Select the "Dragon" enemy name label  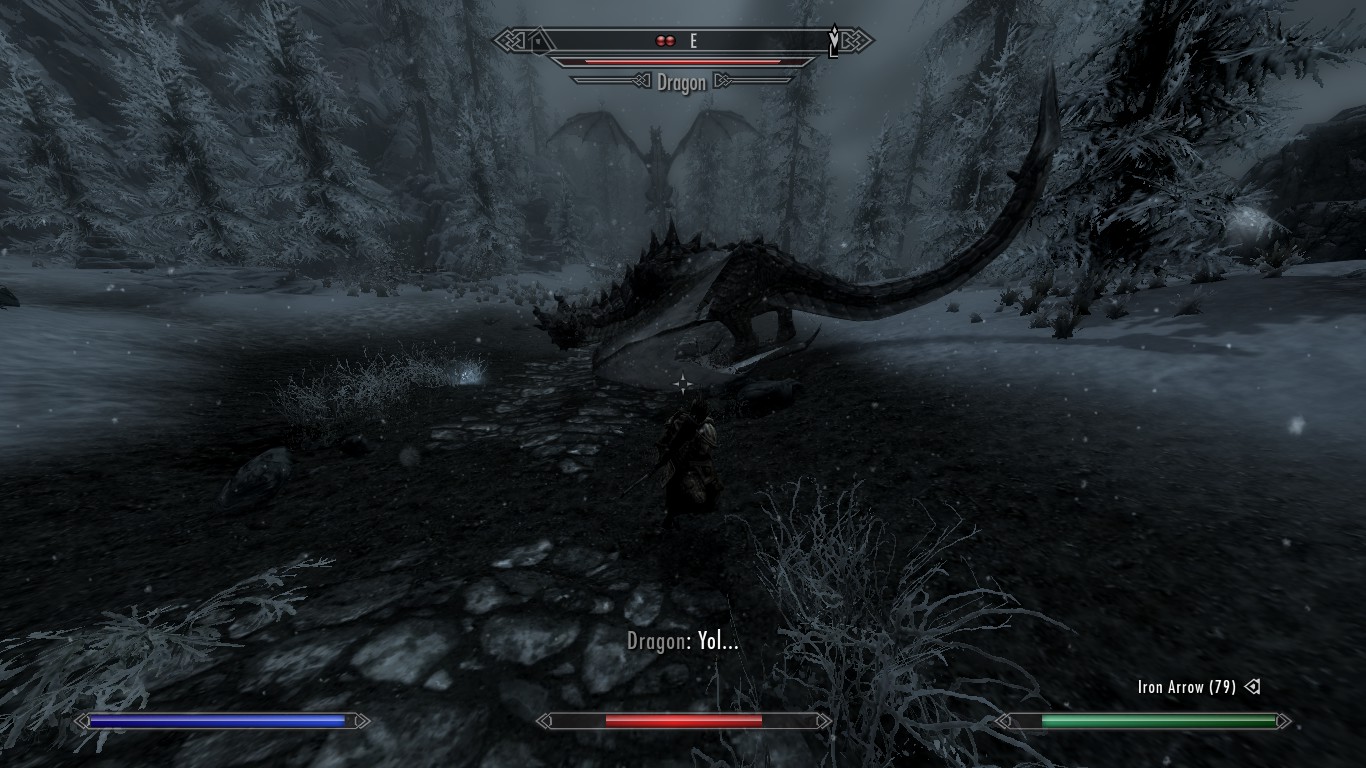(x=681, y=83)
